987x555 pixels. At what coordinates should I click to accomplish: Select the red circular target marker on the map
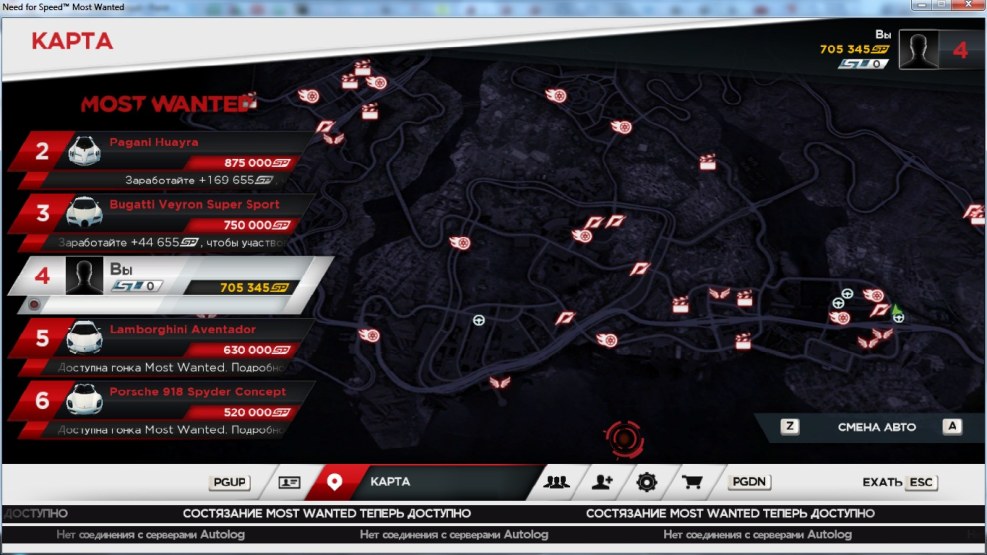pyautogui.click(x=622, y=438)
